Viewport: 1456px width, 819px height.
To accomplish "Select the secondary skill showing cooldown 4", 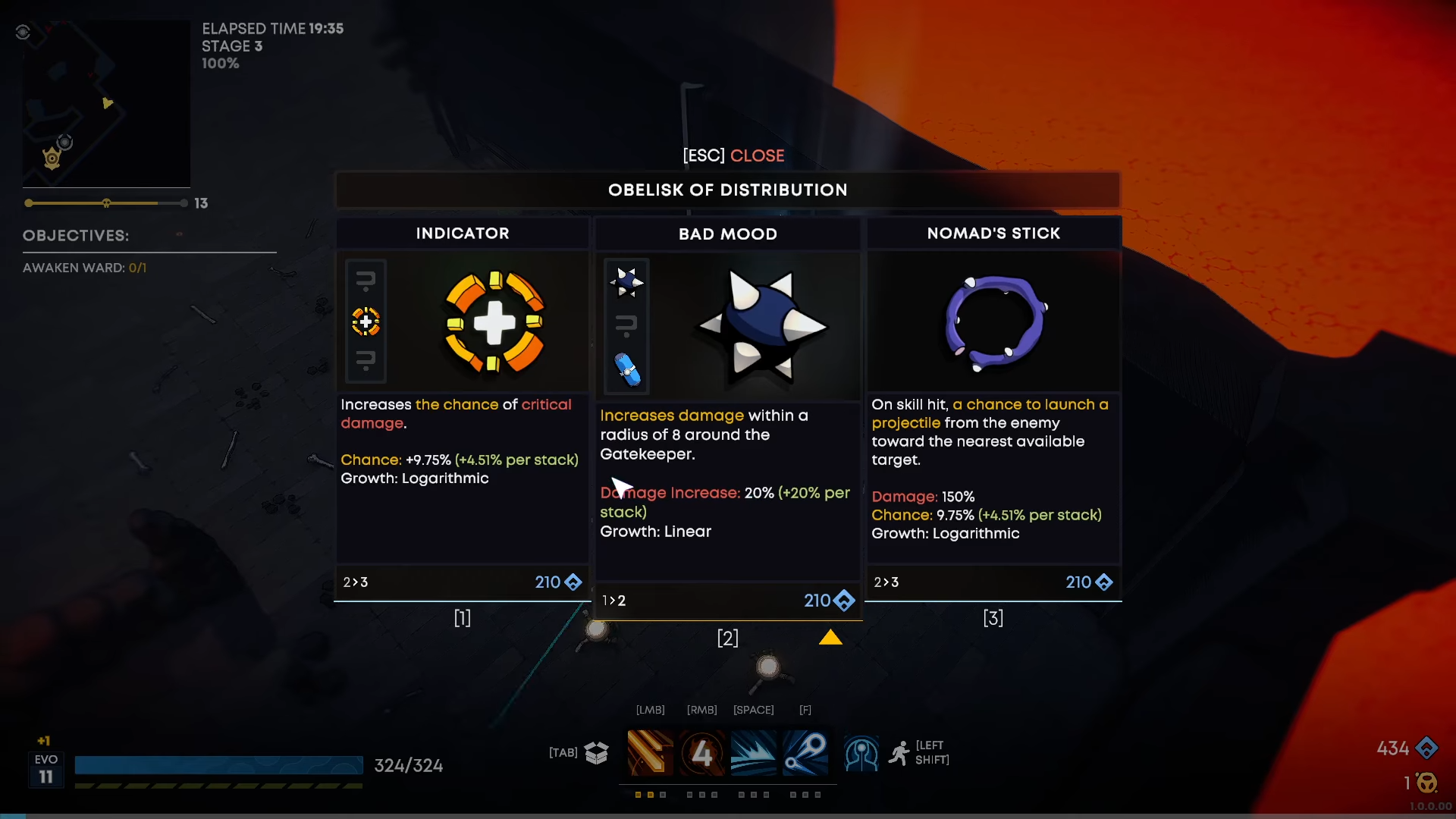I will pyautogui.click(x=701, y=752).
